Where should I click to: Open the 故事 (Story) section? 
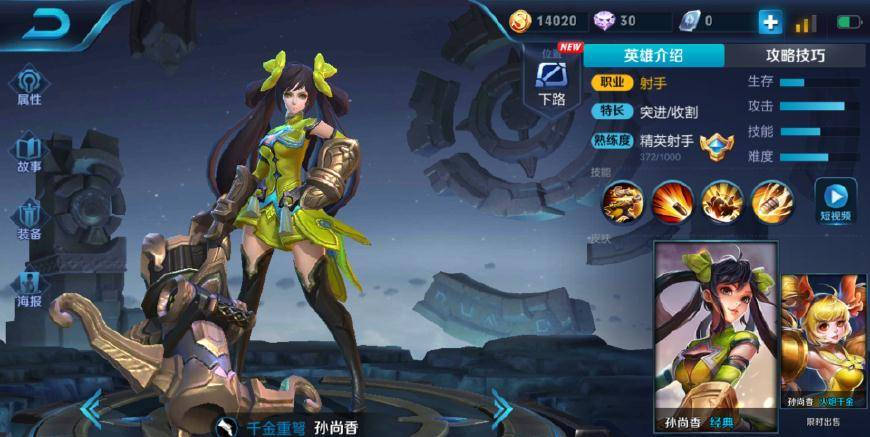click(29, 153)
